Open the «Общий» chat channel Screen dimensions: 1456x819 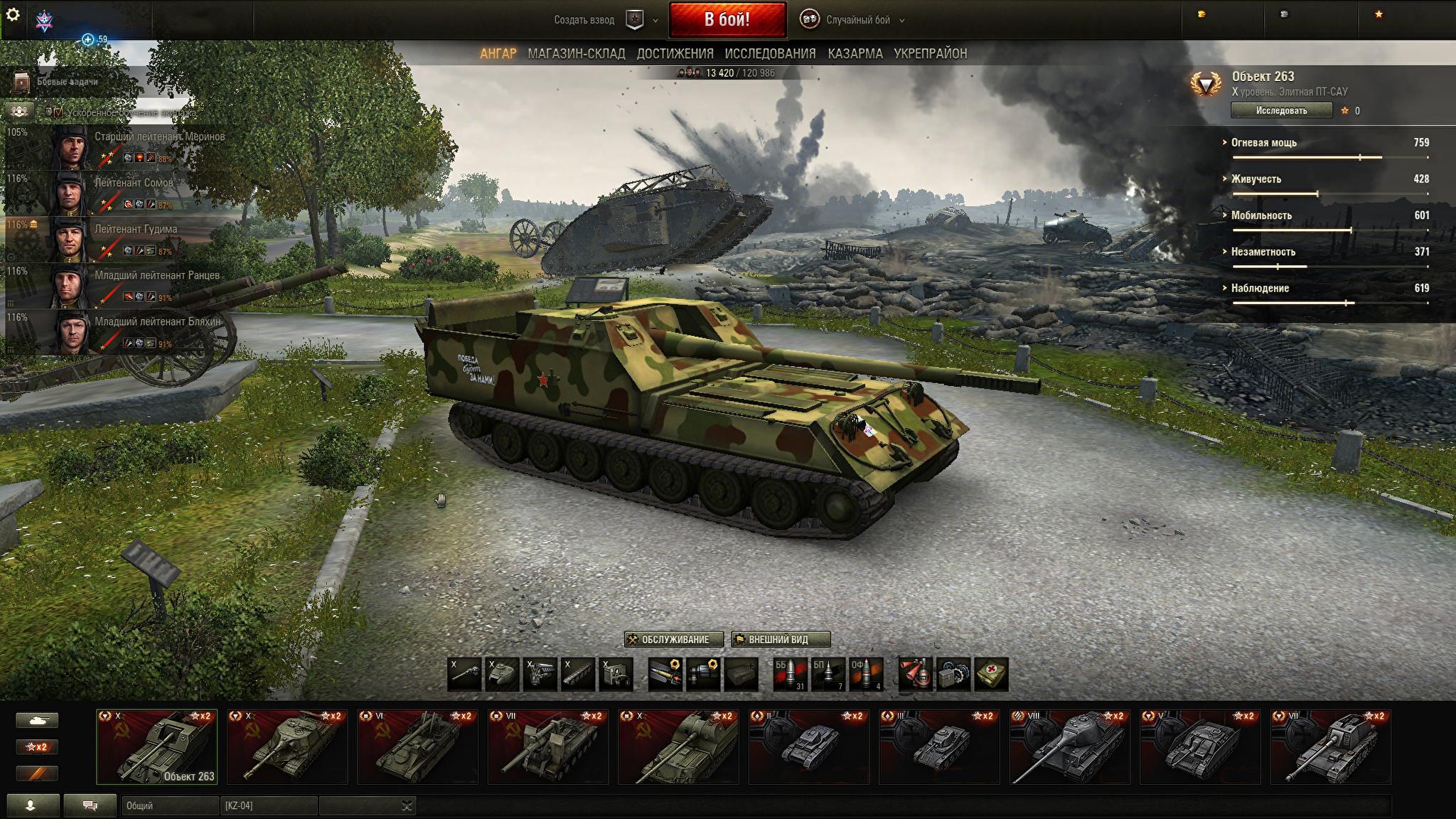click(x=169, y=805)
